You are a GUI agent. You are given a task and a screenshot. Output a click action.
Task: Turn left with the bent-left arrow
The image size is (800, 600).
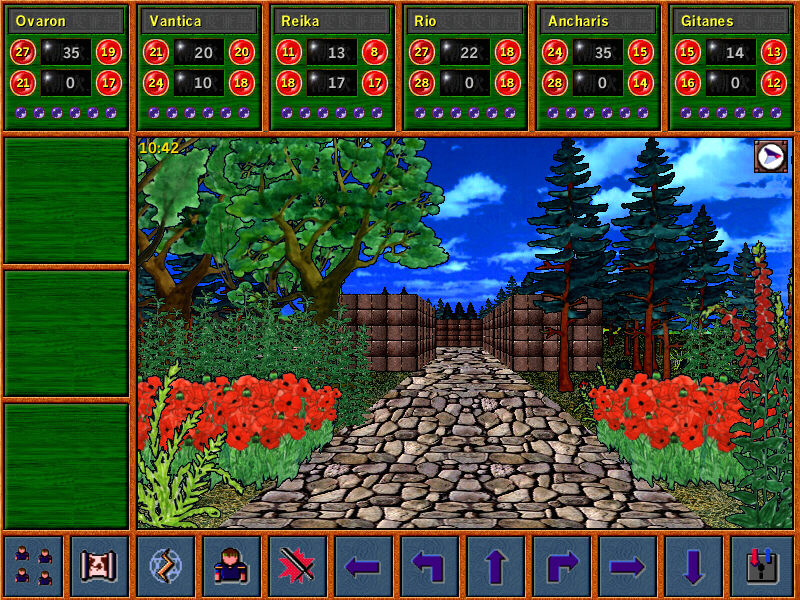pyautogui.click(x=430, y=566)
